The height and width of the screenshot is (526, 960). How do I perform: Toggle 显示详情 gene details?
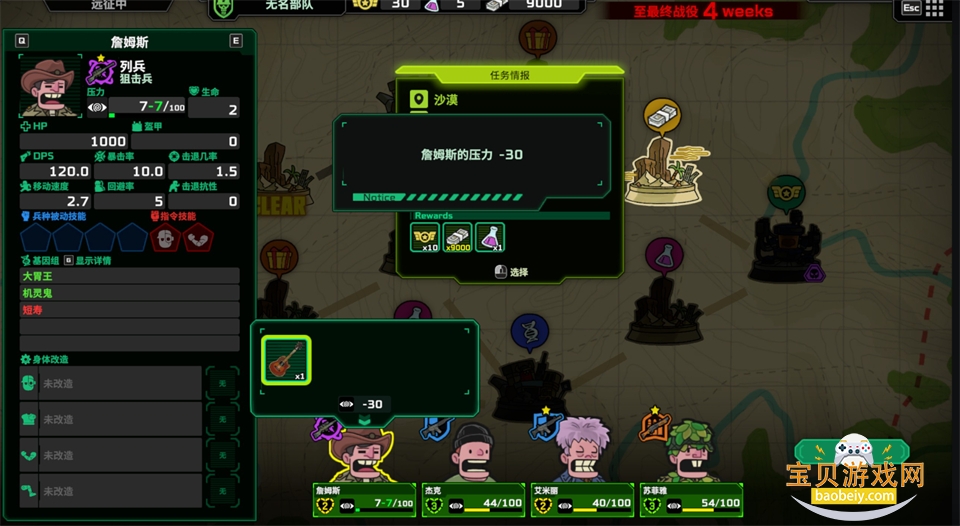tap(88, 260)
